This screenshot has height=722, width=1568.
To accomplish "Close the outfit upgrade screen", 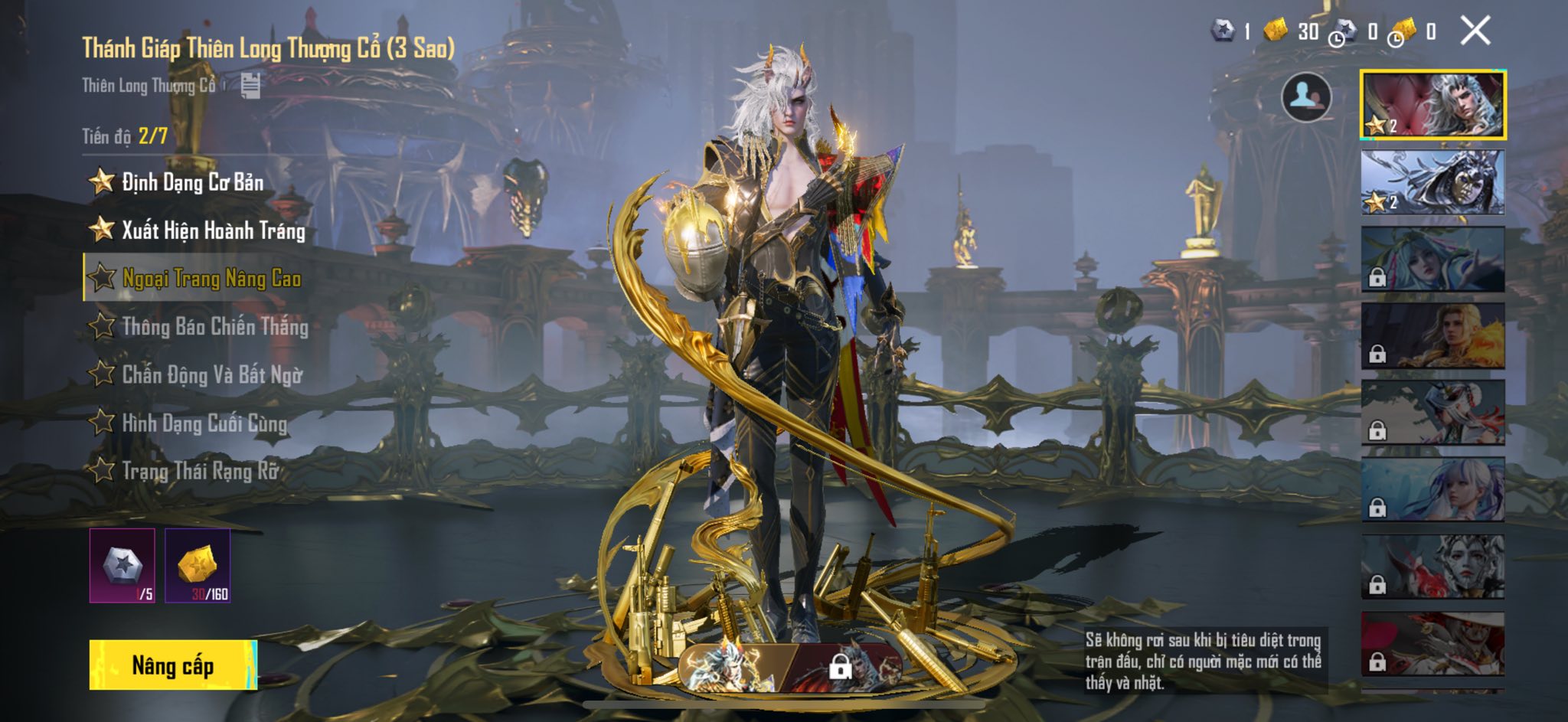I will (1475, 31).
